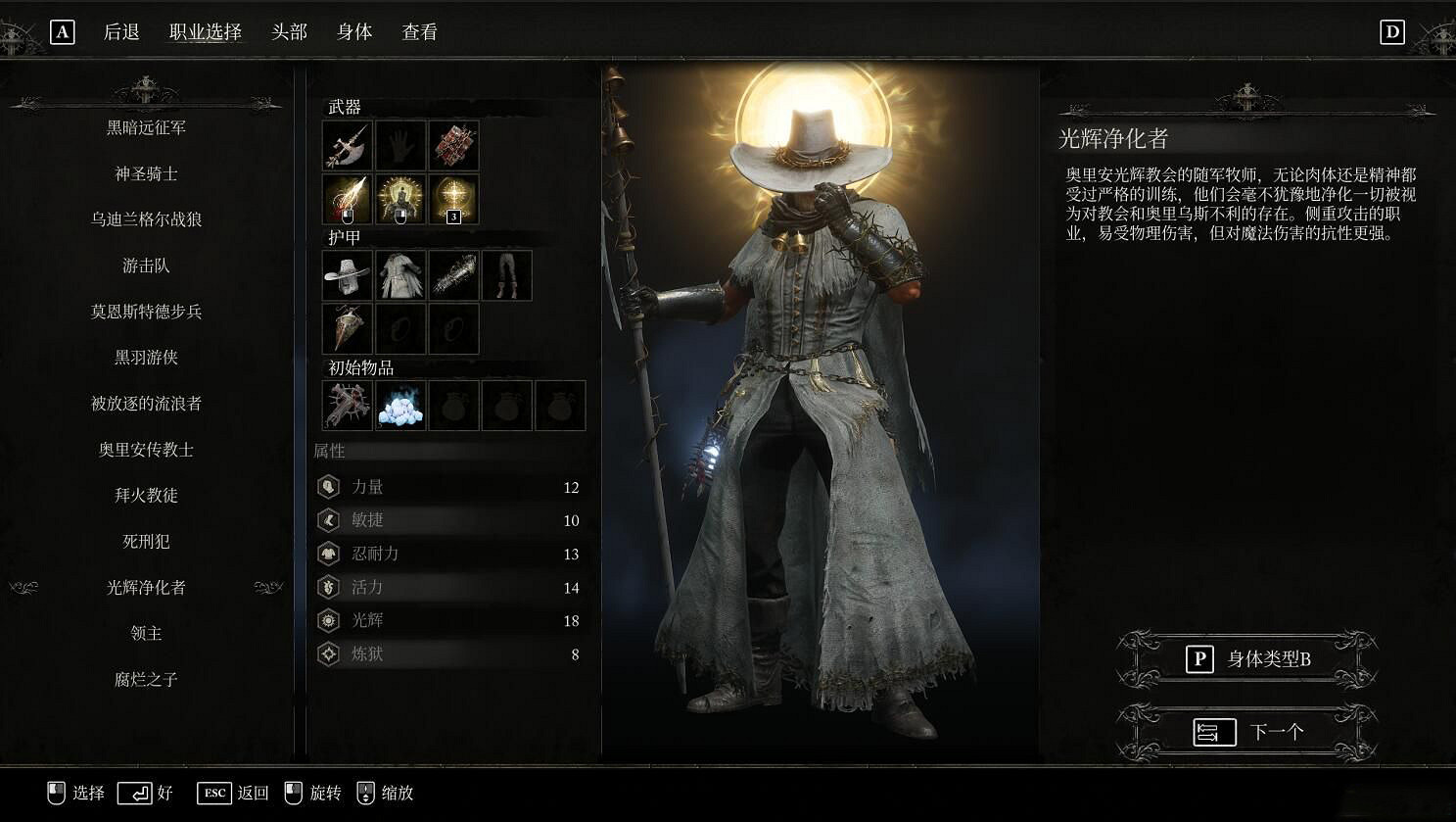This screenshot has width=1456, height=822.
Task: Switch to the 身体 tab
Action: point(354,31)
